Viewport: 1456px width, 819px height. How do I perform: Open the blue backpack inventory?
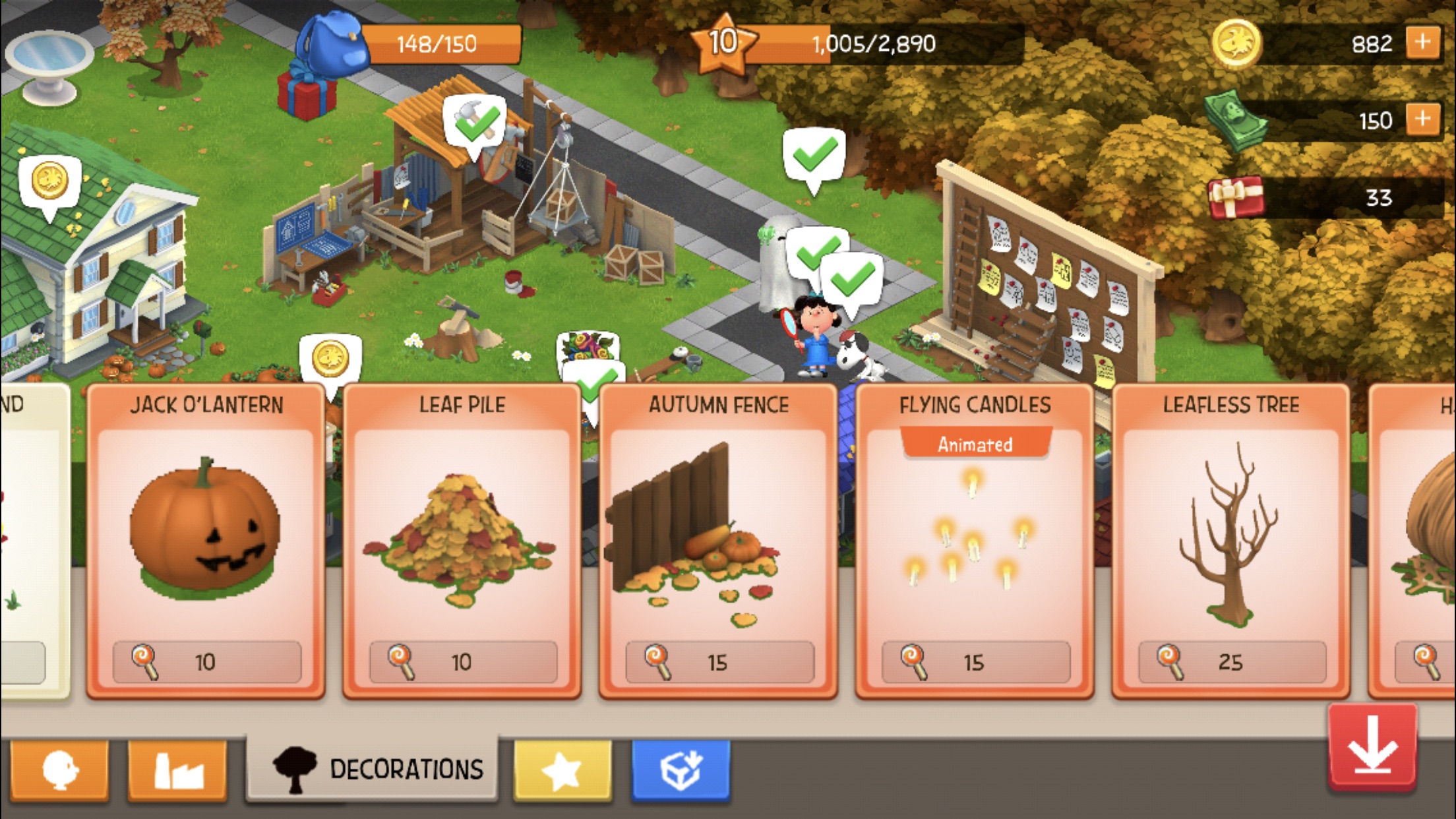pyautogui.click(x=331, y=42)
